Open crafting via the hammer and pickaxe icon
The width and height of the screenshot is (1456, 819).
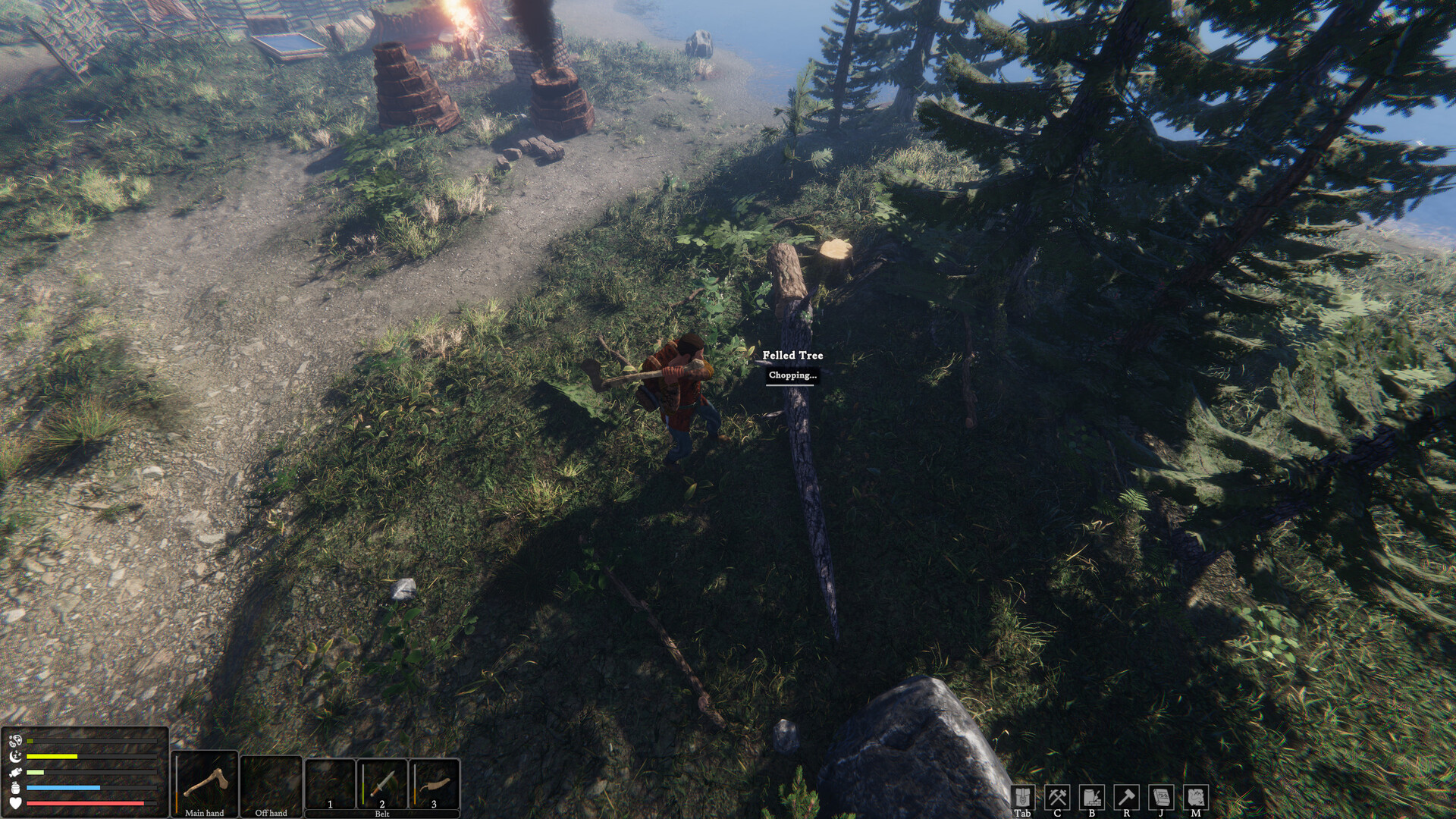1059,795
